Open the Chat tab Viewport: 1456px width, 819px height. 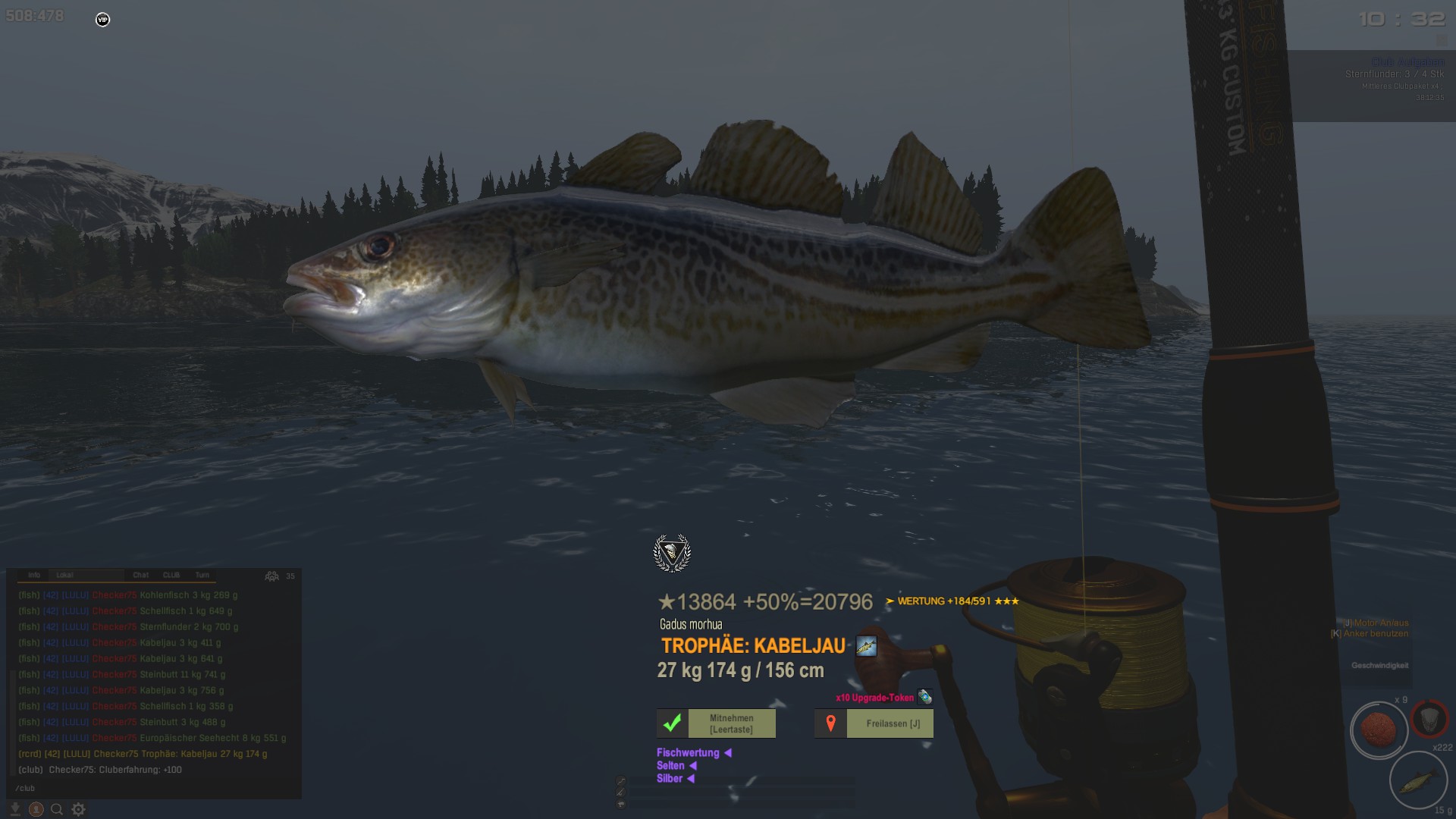pos(141,576)
